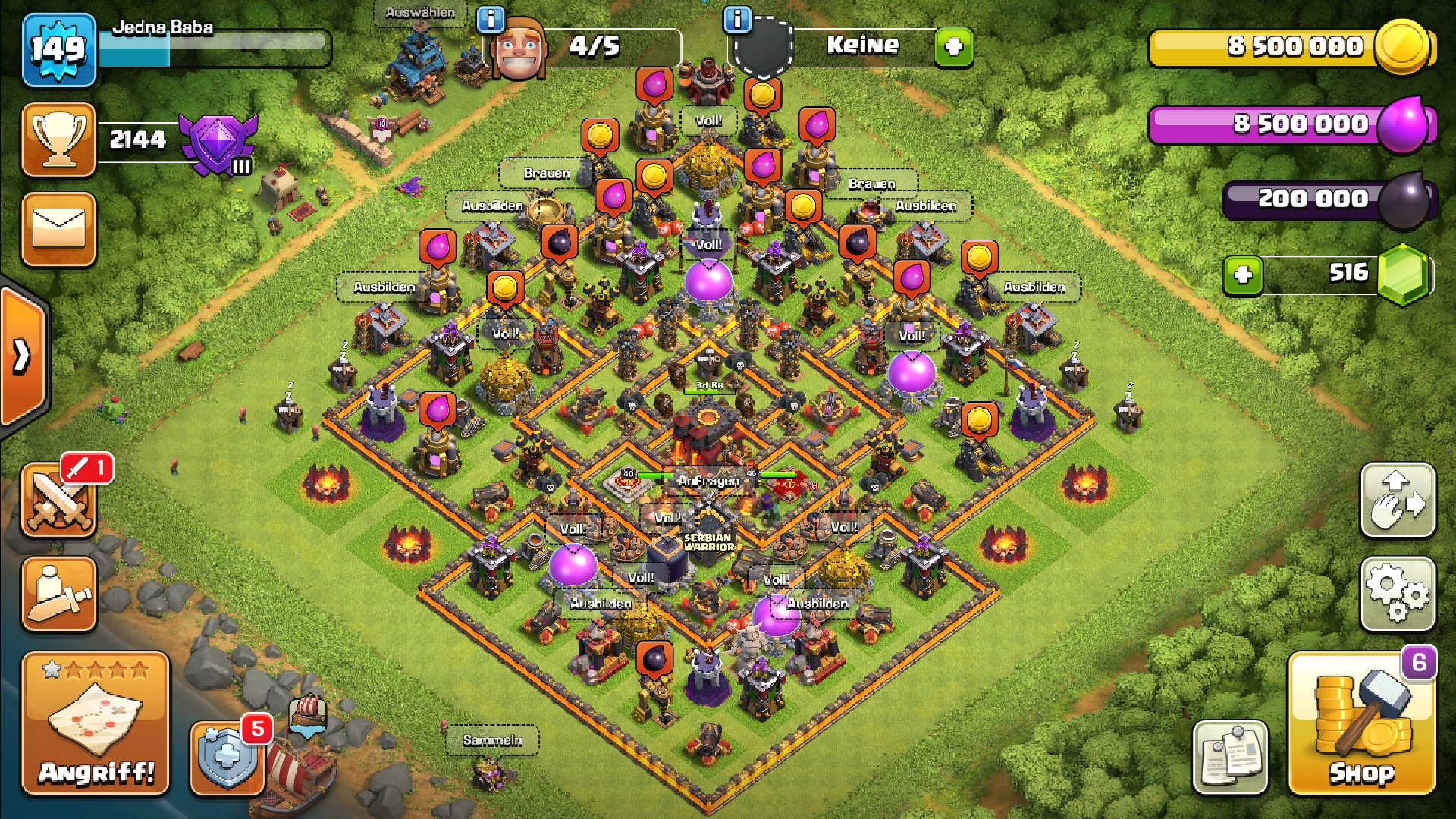Start an attack with the Angriff! button

[x=96, y=724]
